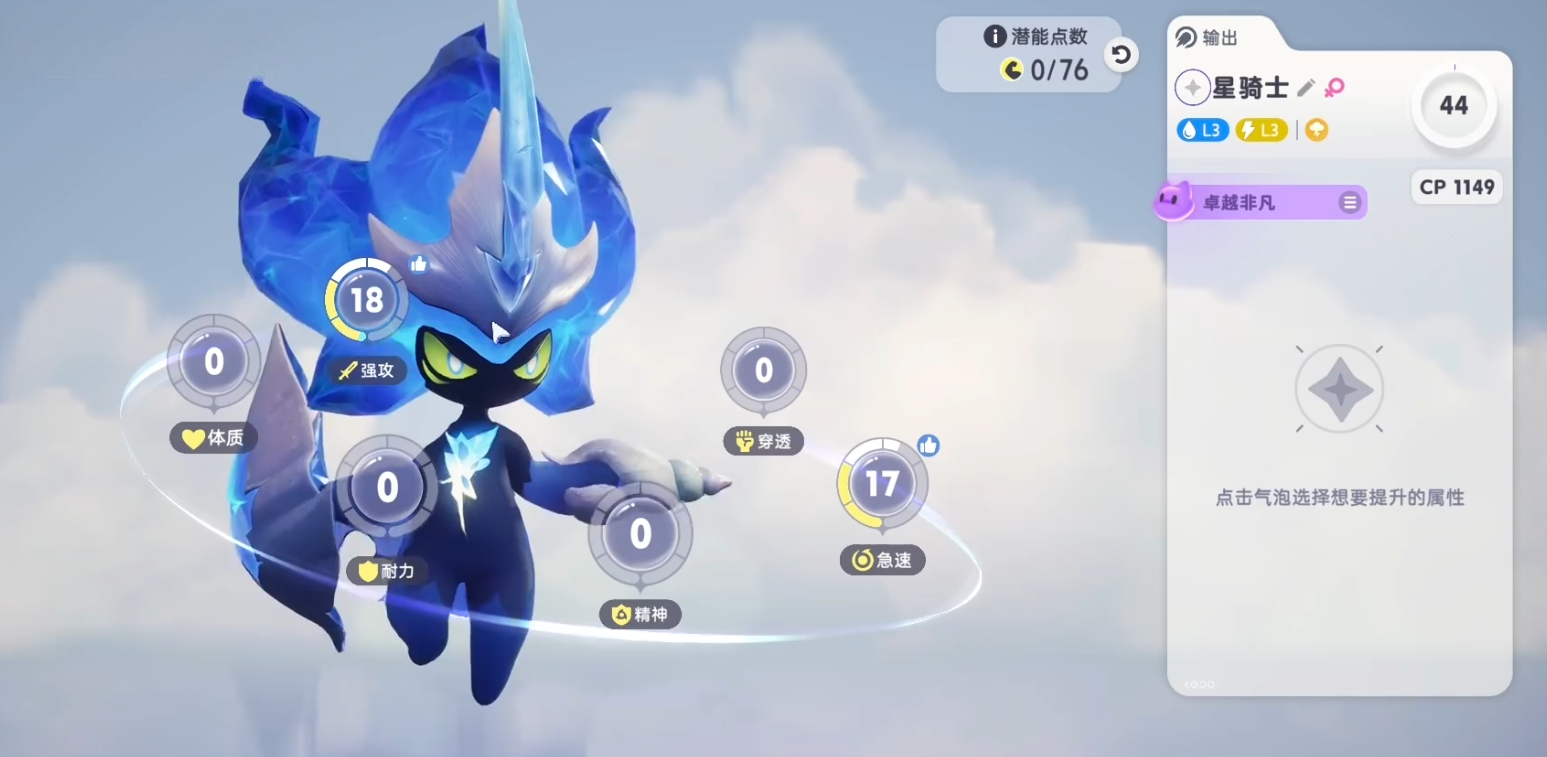The image size is (1547, 757).
Task: Select the 强攻 attack attribute bubble
Action: [367, 300]
